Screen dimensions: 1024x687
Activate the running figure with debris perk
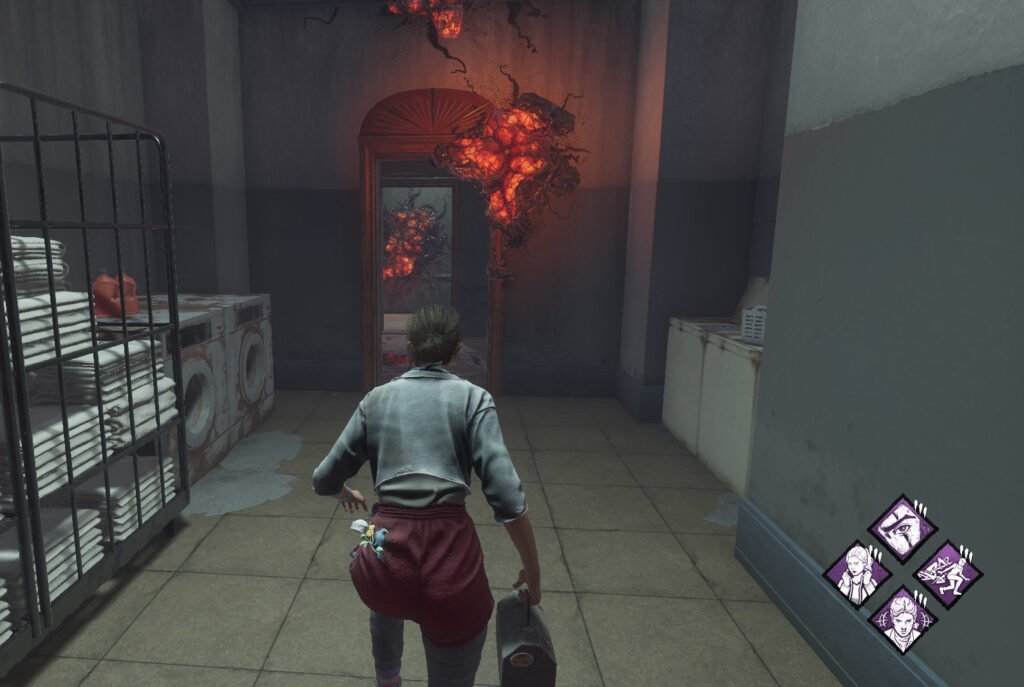(947, 574)
